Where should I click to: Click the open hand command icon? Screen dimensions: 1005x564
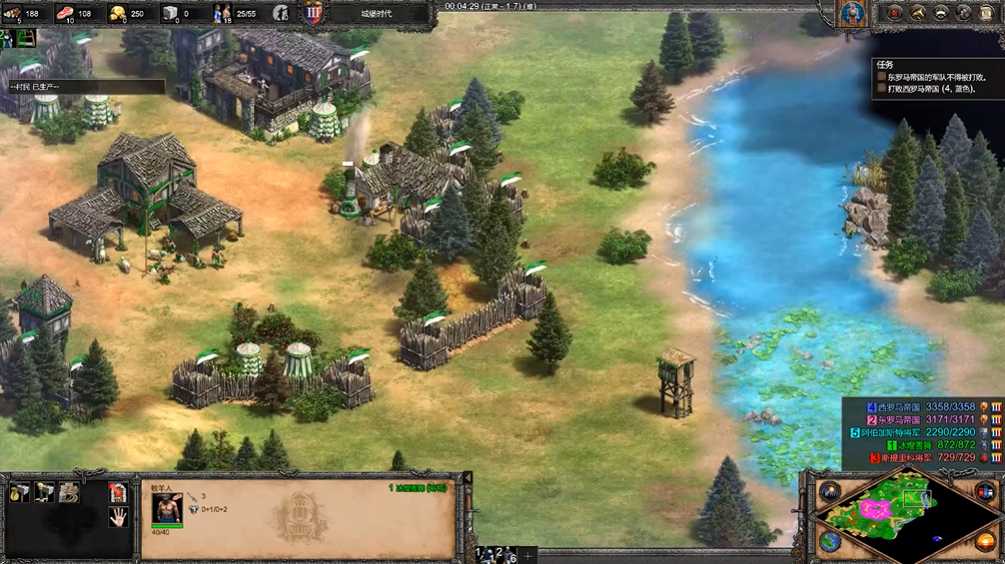pos(117,517)
